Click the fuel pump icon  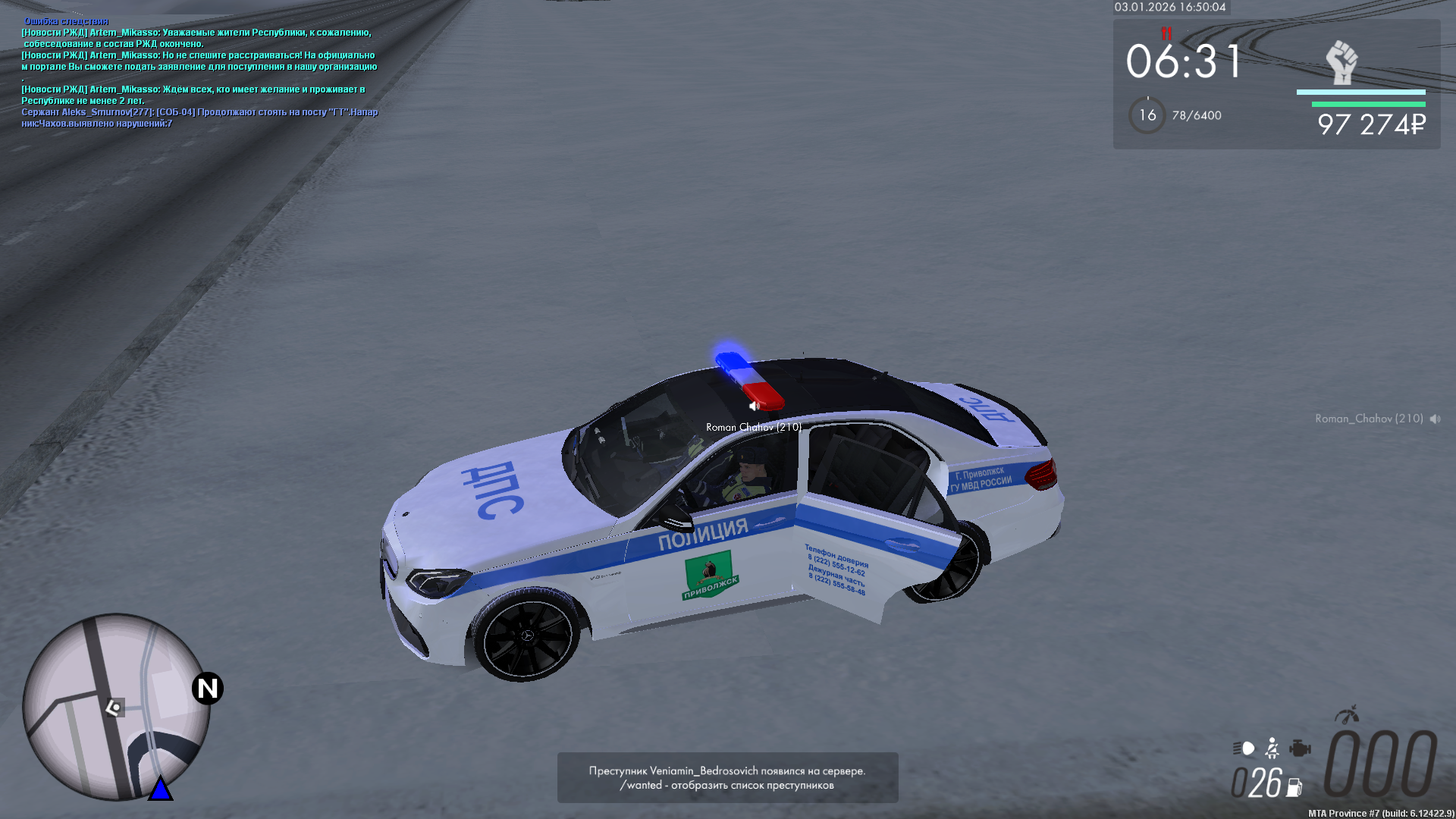(1294, 788)
